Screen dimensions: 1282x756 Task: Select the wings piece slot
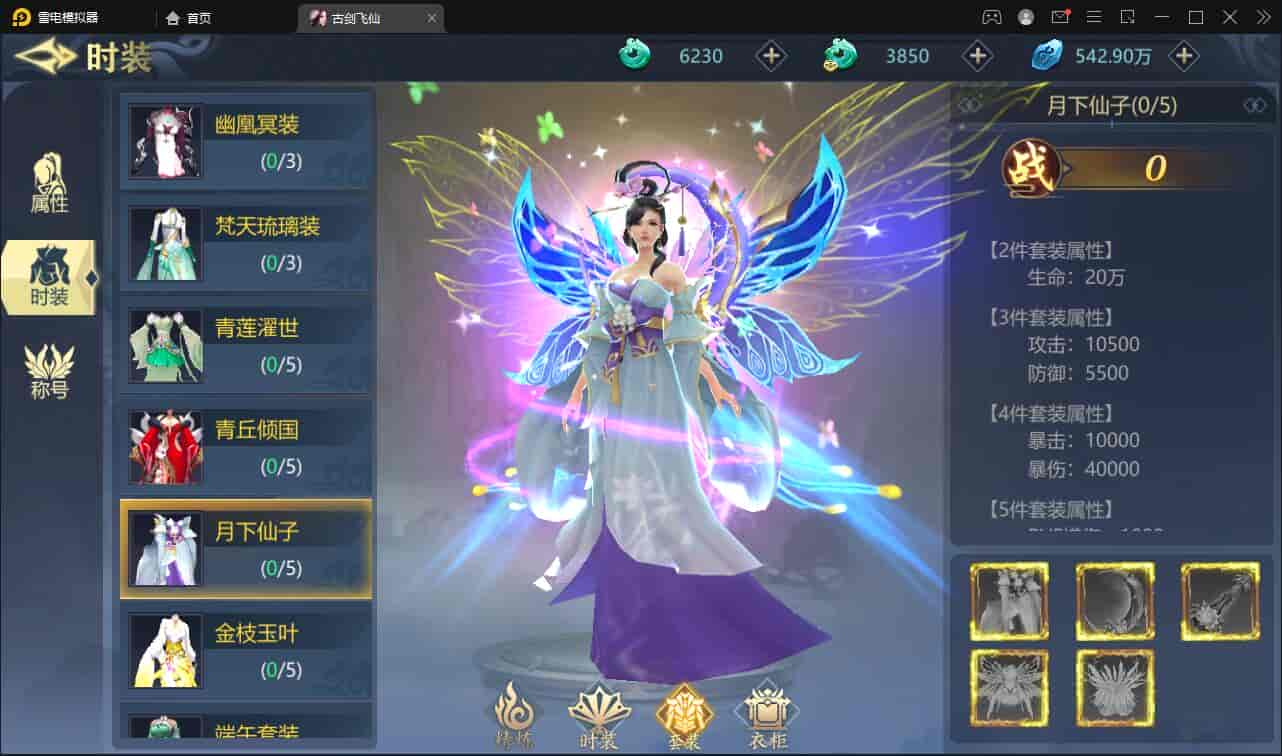(x=1010, y=689)
